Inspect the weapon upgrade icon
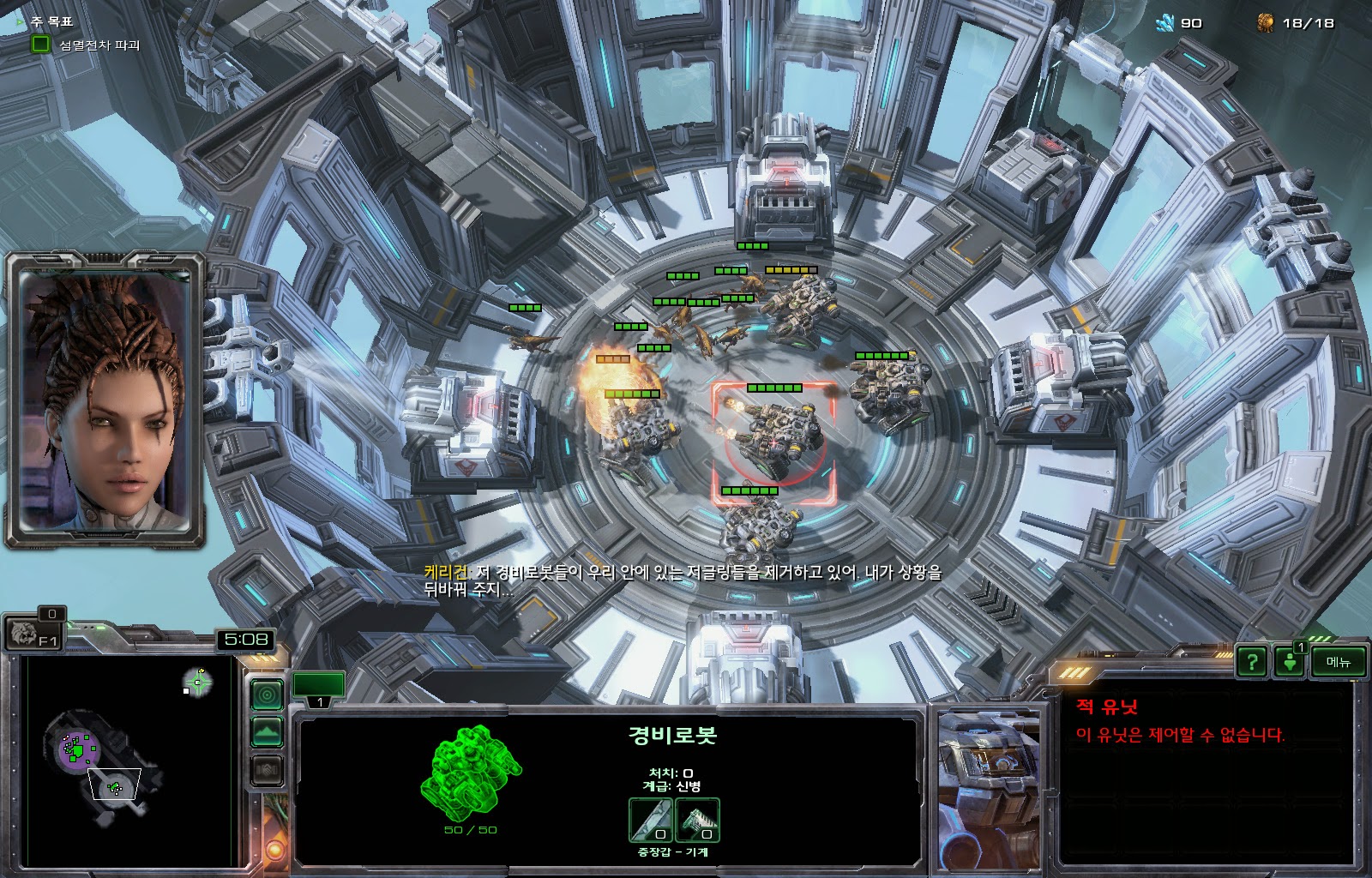The width and height of the screenshot is (1372, 878). tap(651, 820)
